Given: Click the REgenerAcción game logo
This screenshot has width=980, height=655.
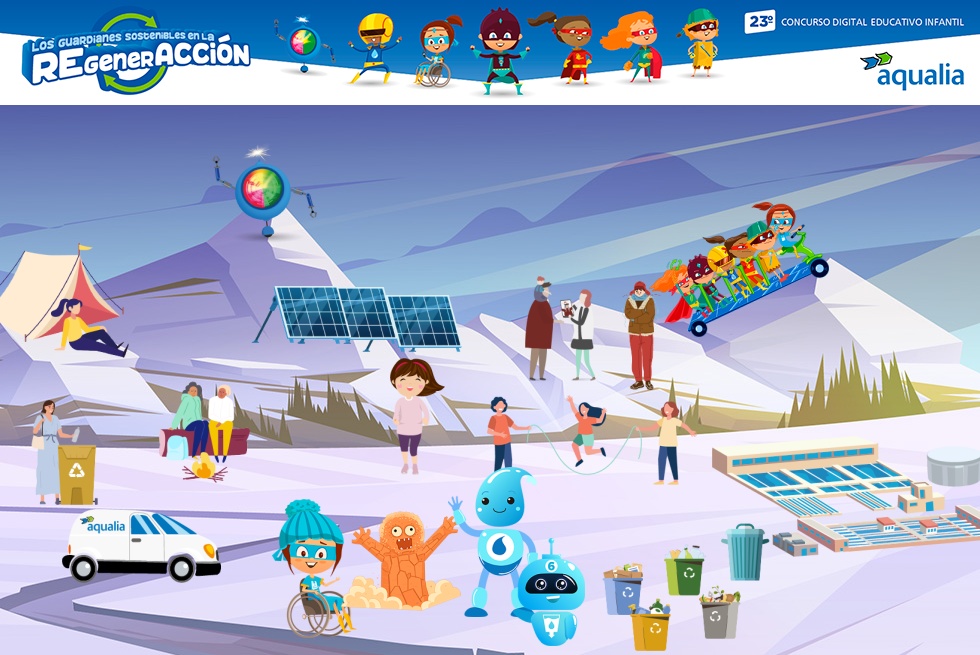Looking at the screenshot, I should (x=136, y=54).
